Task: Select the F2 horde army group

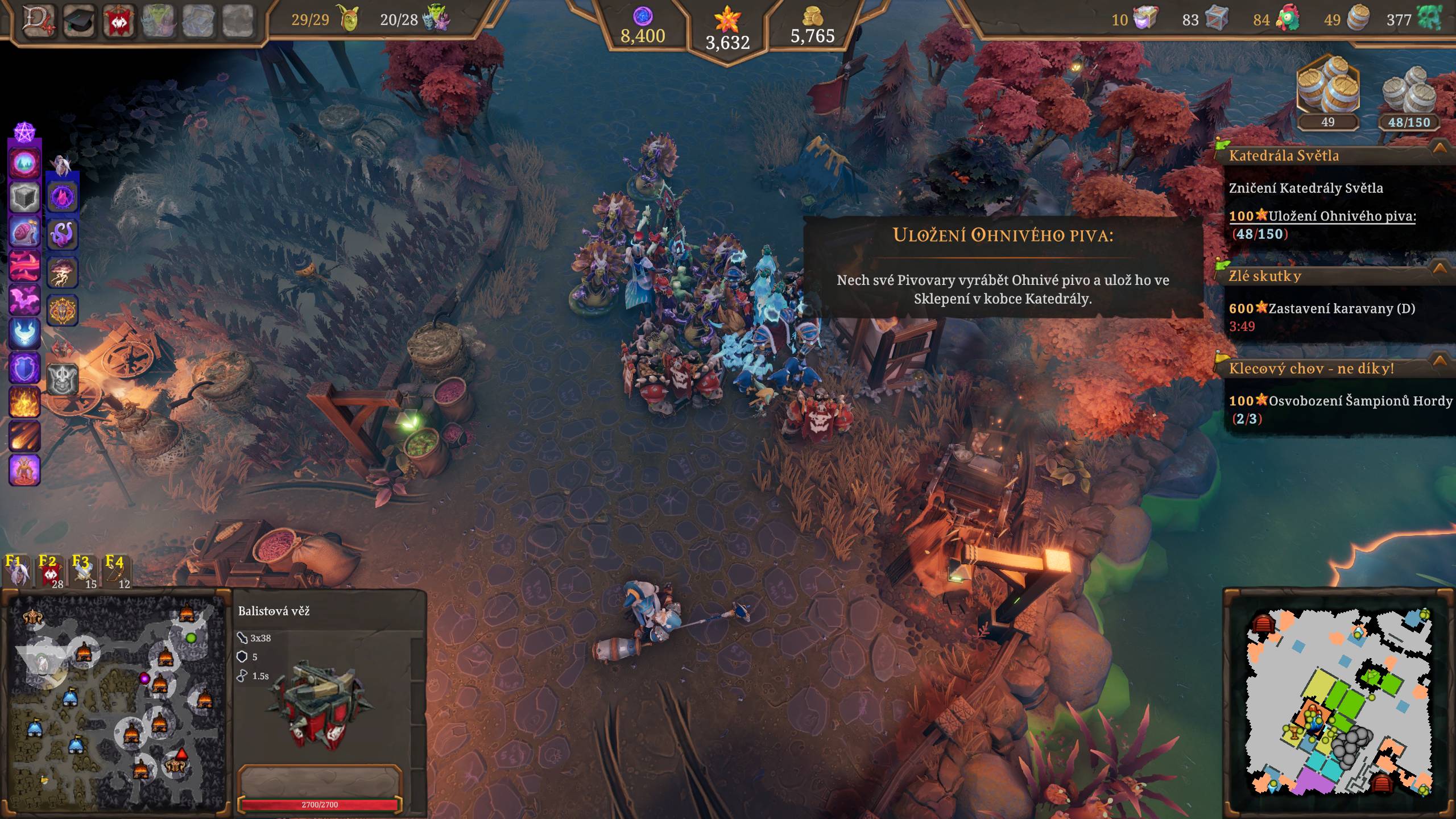Action: click(50, 570)
